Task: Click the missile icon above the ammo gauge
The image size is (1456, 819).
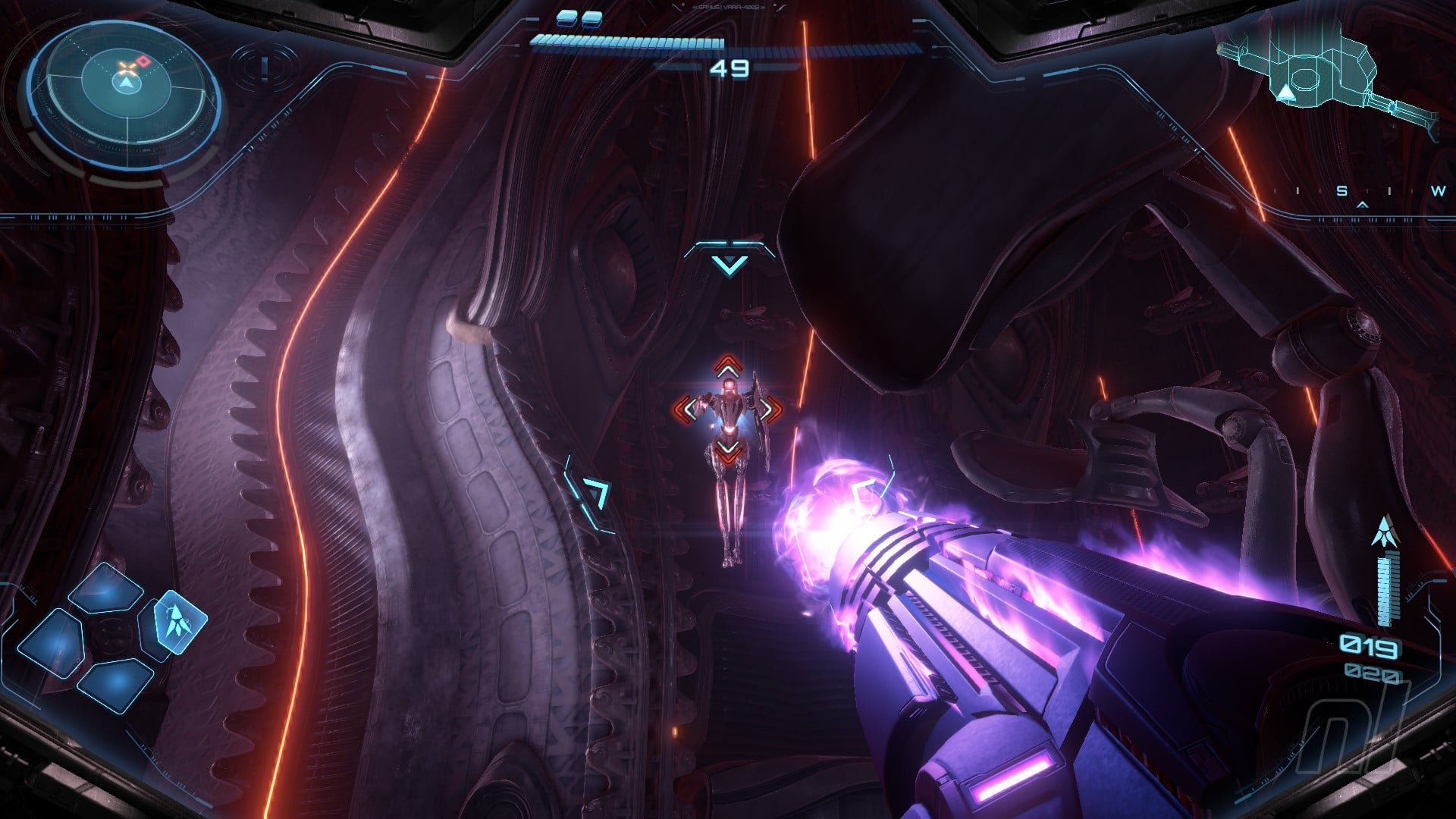Action: click(x=1385, y=531)
